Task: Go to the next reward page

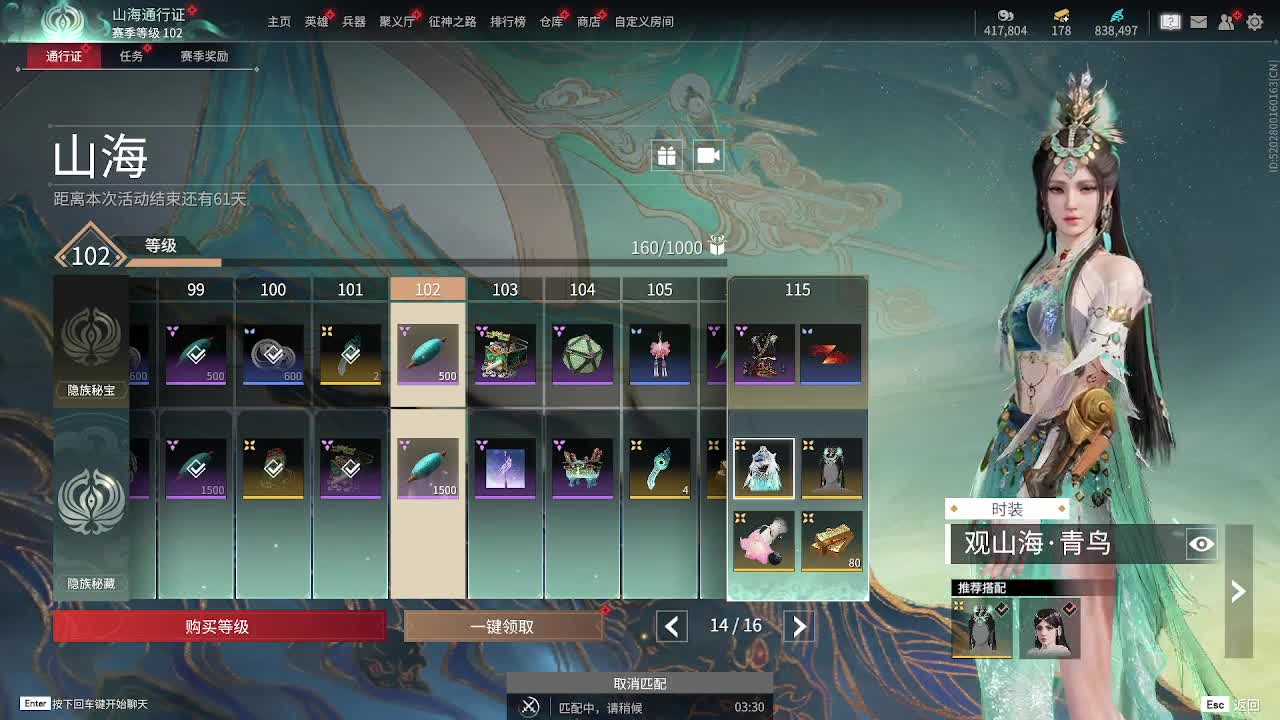Action: (x=799, y=627)
